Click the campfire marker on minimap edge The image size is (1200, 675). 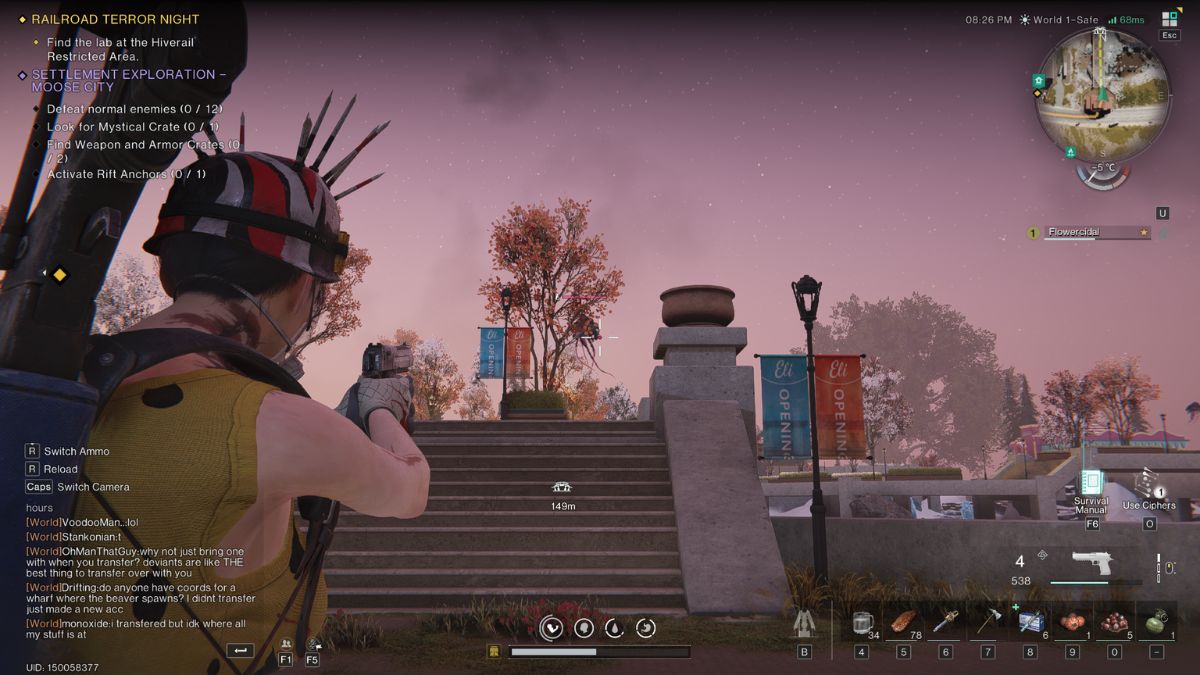[1071, 152]
